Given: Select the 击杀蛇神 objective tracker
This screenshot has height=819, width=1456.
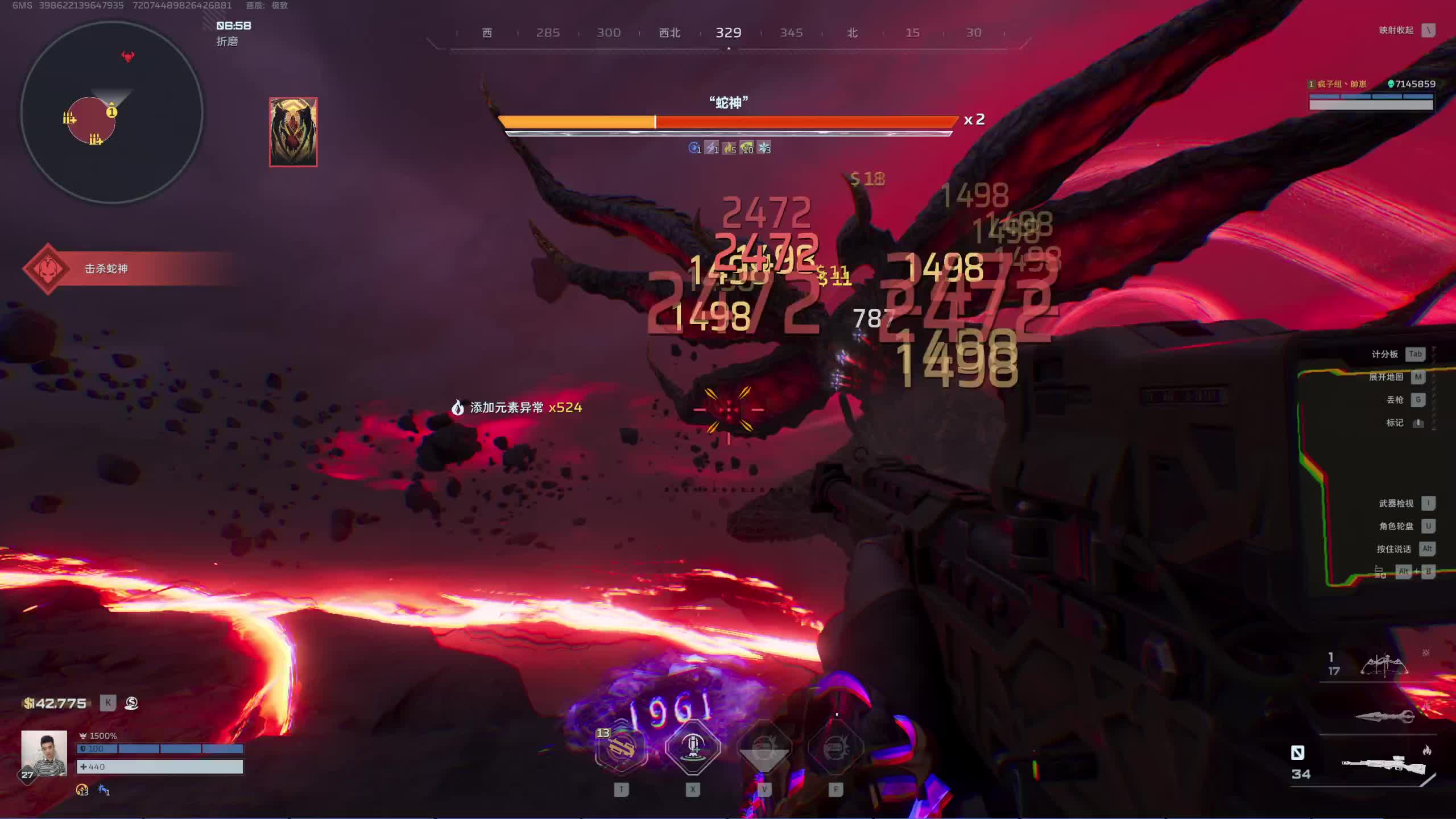Looking at the screenshot, I should click(x=106, y=268).
